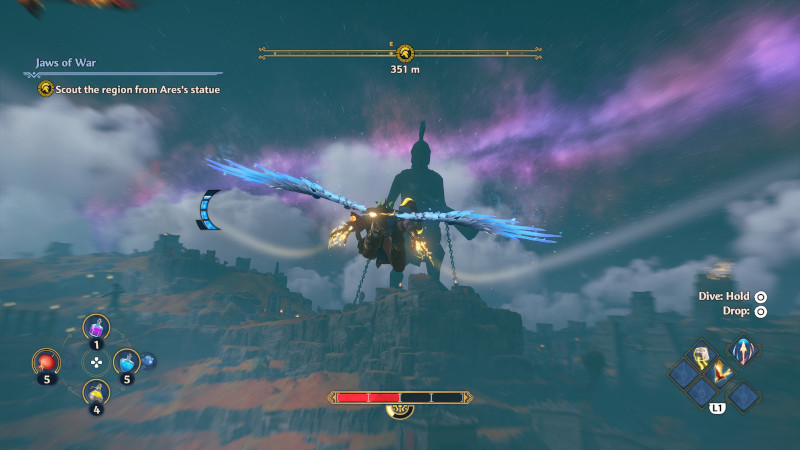
Task: Activate the hammer lightning ability
Action: pos(702,357)
